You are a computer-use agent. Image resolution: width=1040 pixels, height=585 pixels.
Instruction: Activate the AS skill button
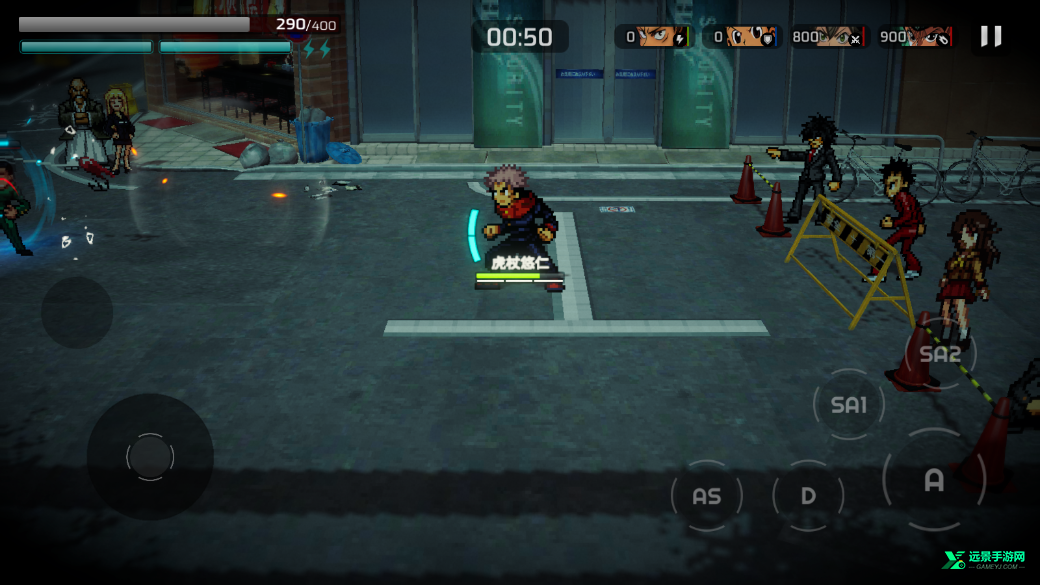(706, 496)
